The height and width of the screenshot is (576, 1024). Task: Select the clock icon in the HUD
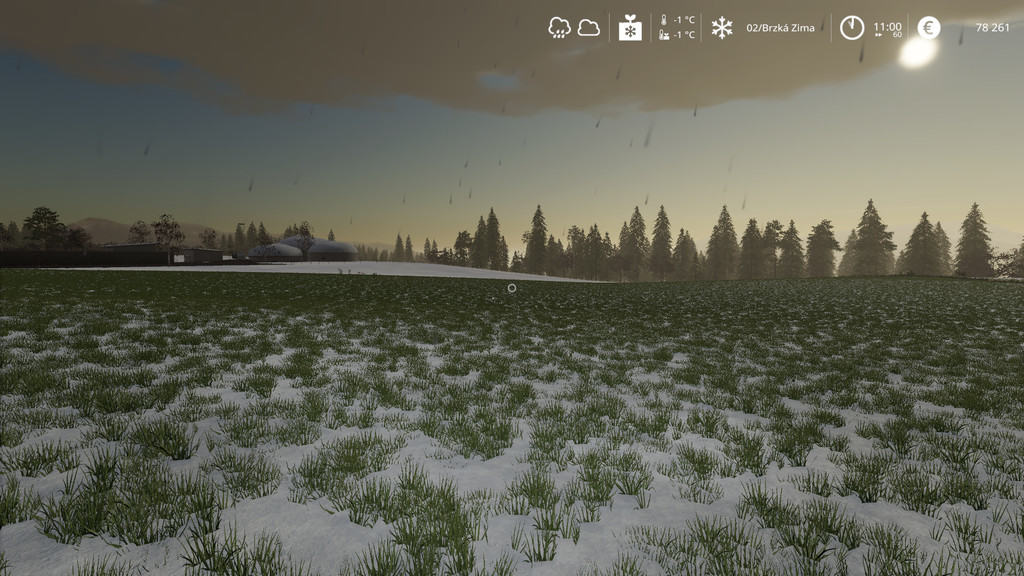click(852, 28)
